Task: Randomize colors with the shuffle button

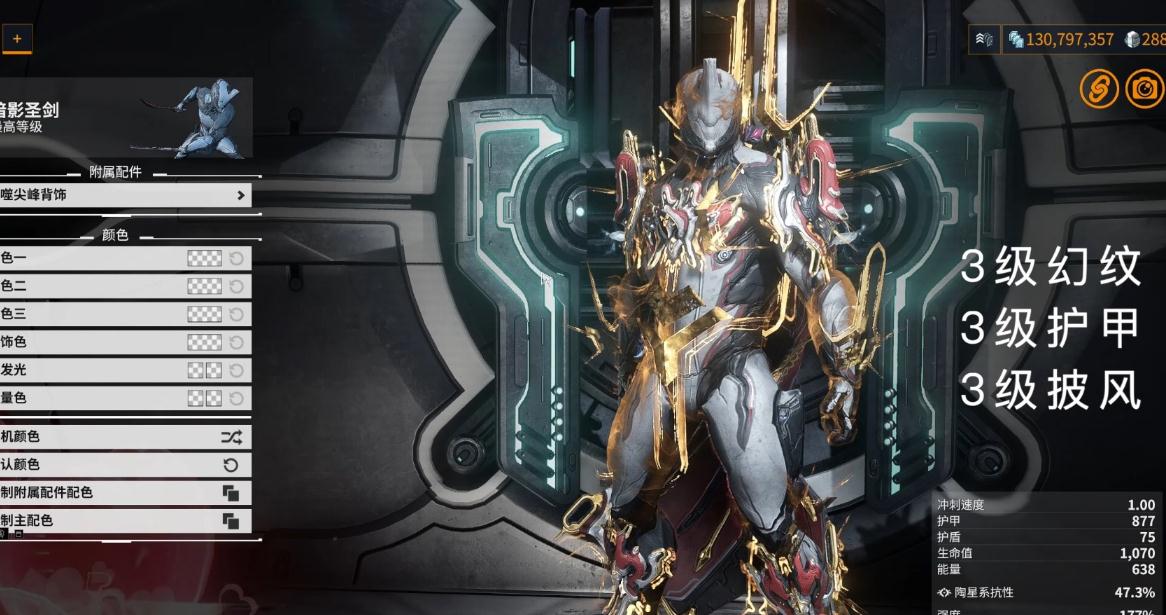Action: (230, 437)
